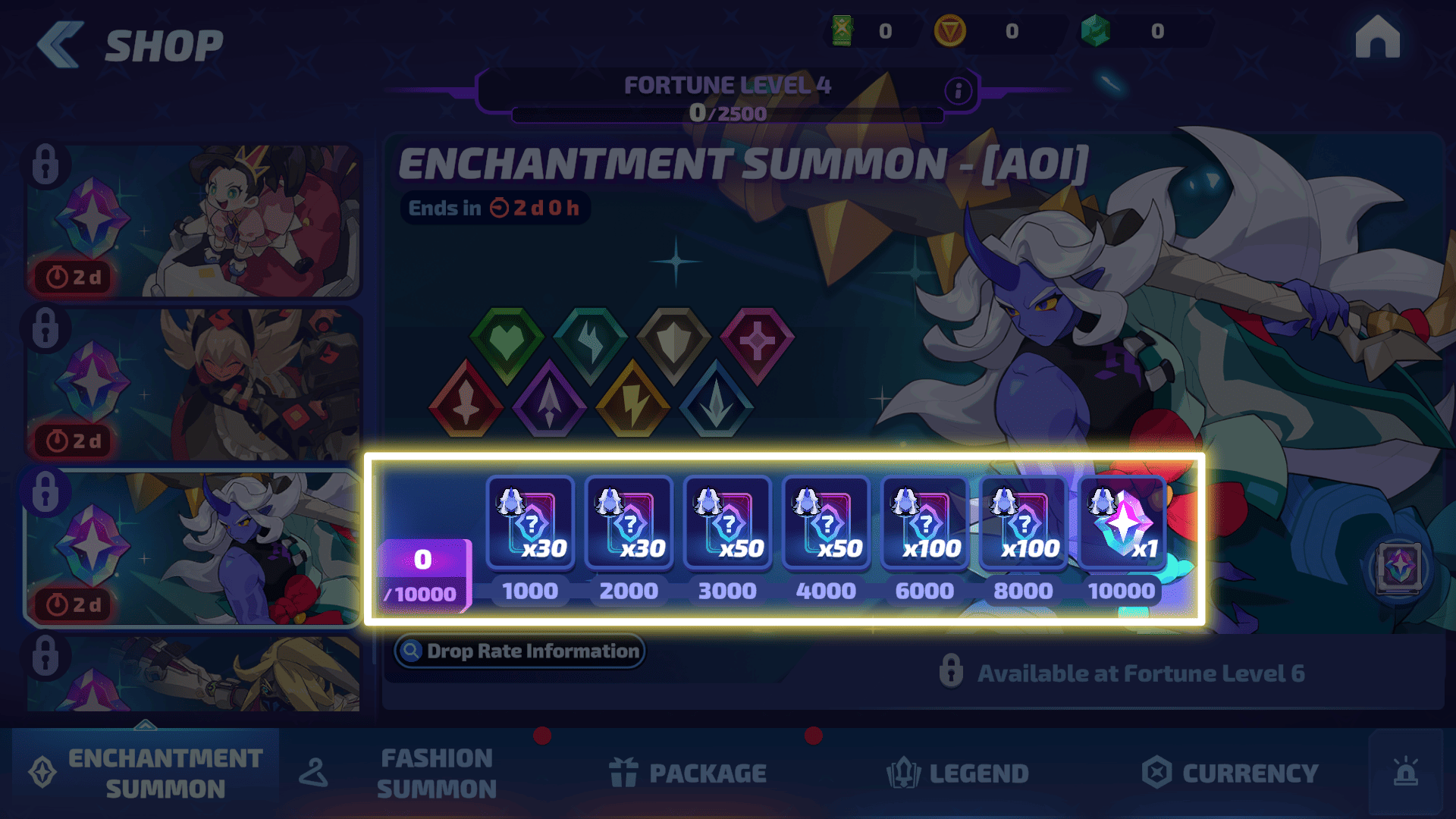
Task: Select the green heart enchantment gem
Action: pyautogui.click(x=507, y=343)
